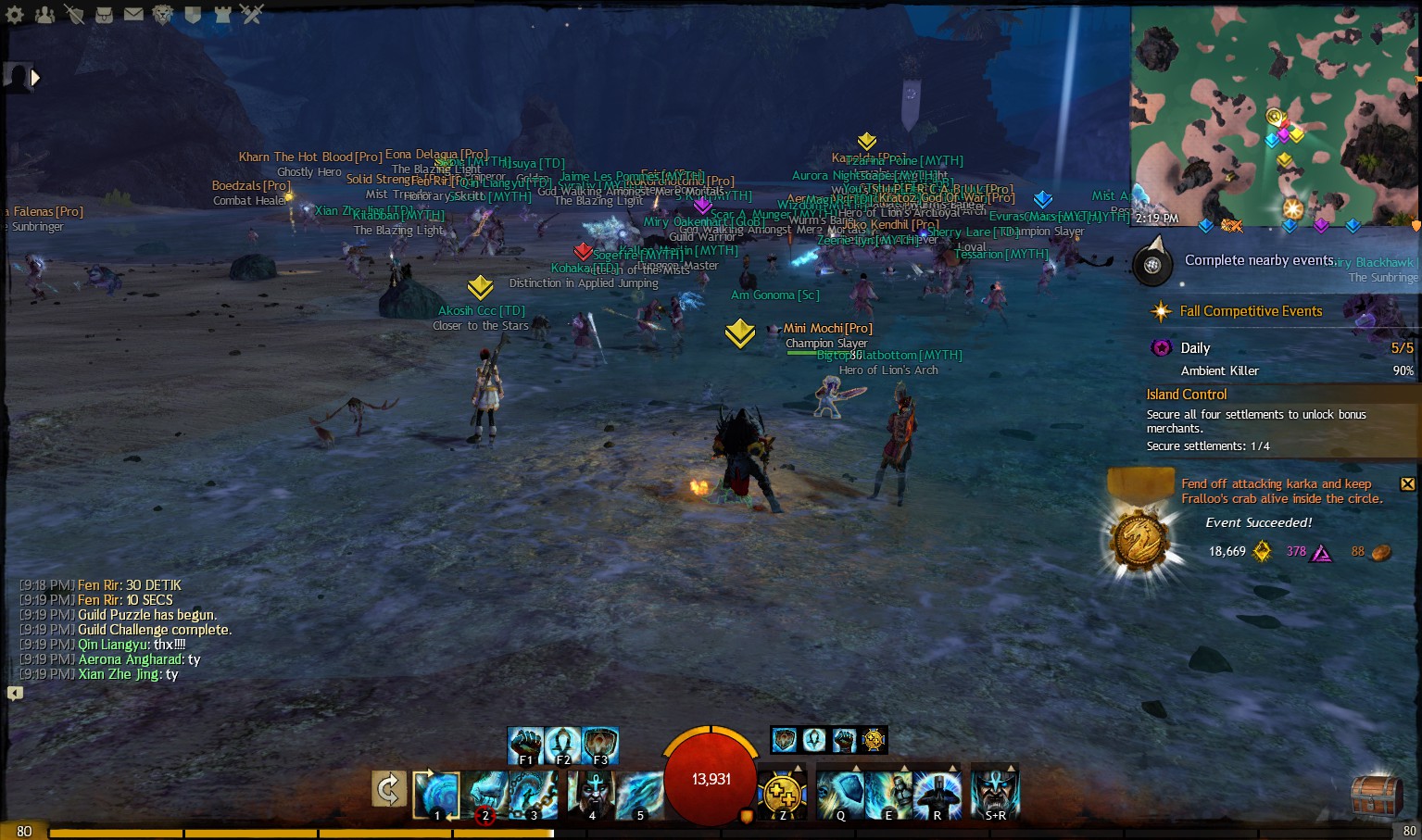Open the Black Lion Trading Company lion icon
1422x840 pixels.
pyautogui.click(x=162, y=15)
